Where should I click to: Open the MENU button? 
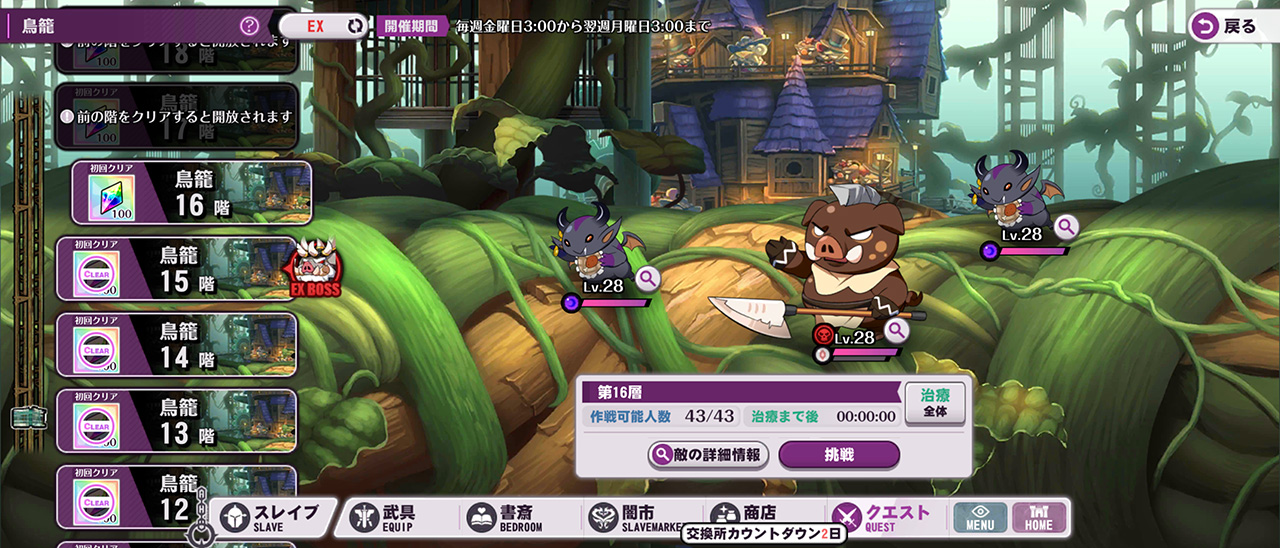coord(979,517)
